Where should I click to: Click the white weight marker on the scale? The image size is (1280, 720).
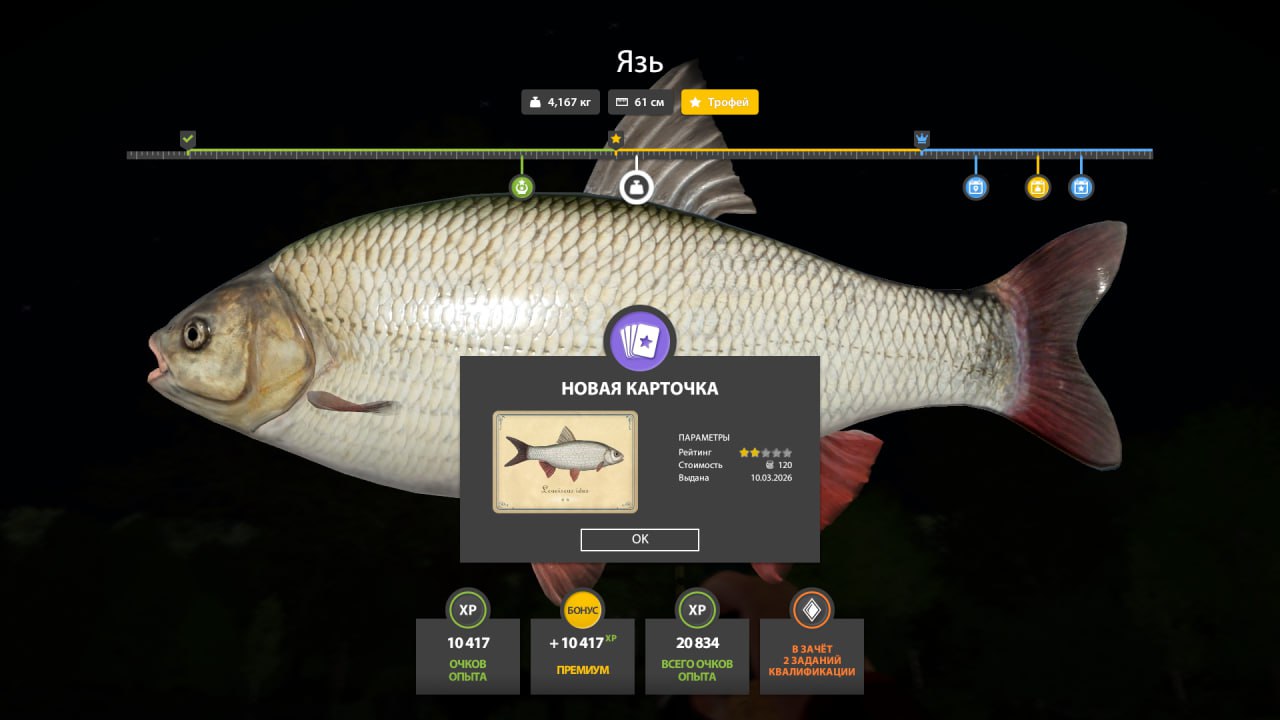(x=636, y=187)
